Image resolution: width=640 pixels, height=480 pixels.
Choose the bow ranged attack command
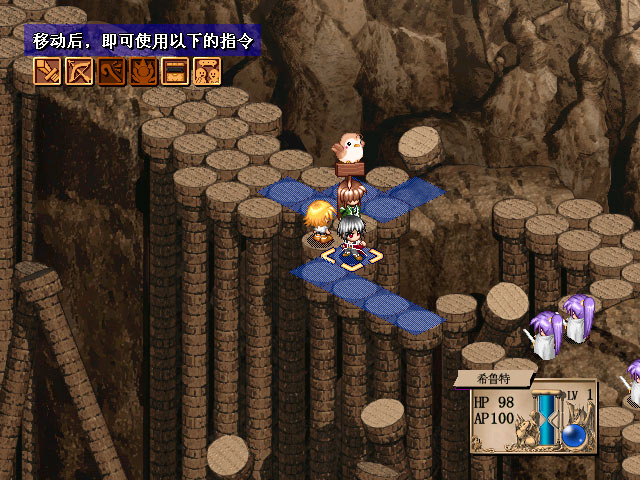[80, 72]
